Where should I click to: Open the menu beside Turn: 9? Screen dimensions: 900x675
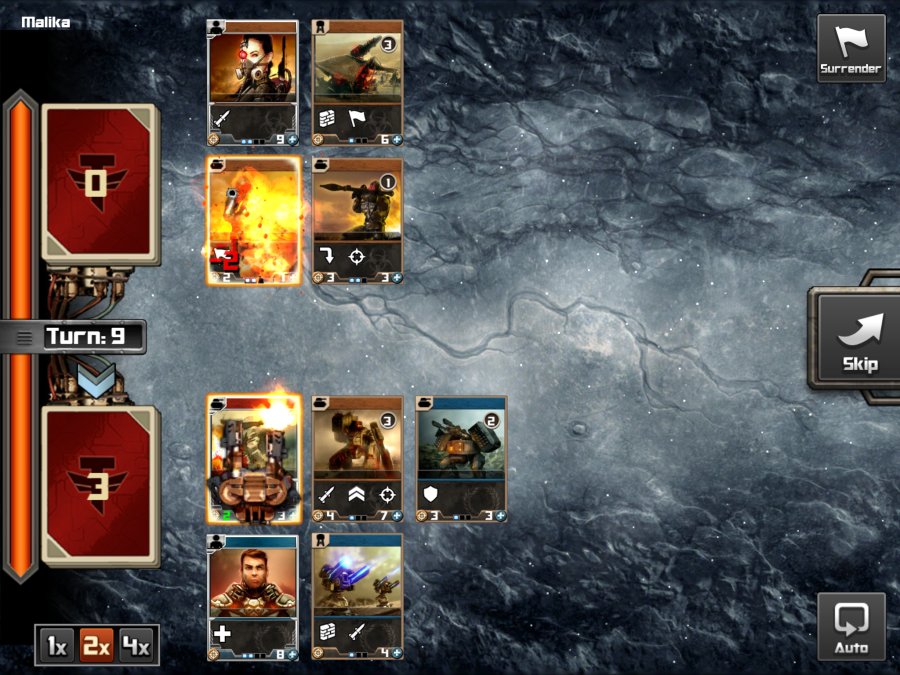coord(24,337)
